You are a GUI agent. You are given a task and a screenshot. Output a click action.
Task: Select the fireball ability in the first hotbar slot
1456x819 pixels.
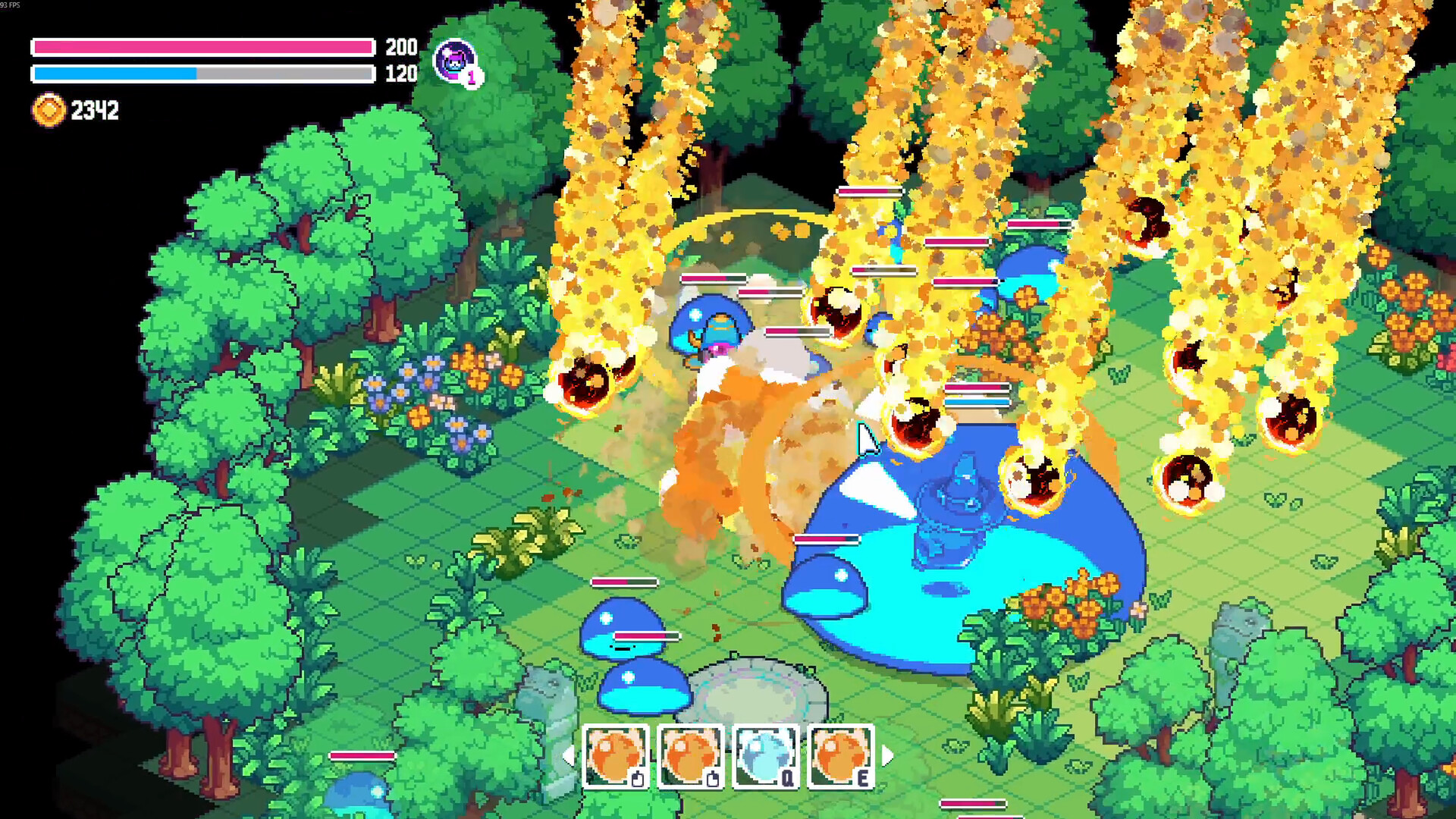616,755
